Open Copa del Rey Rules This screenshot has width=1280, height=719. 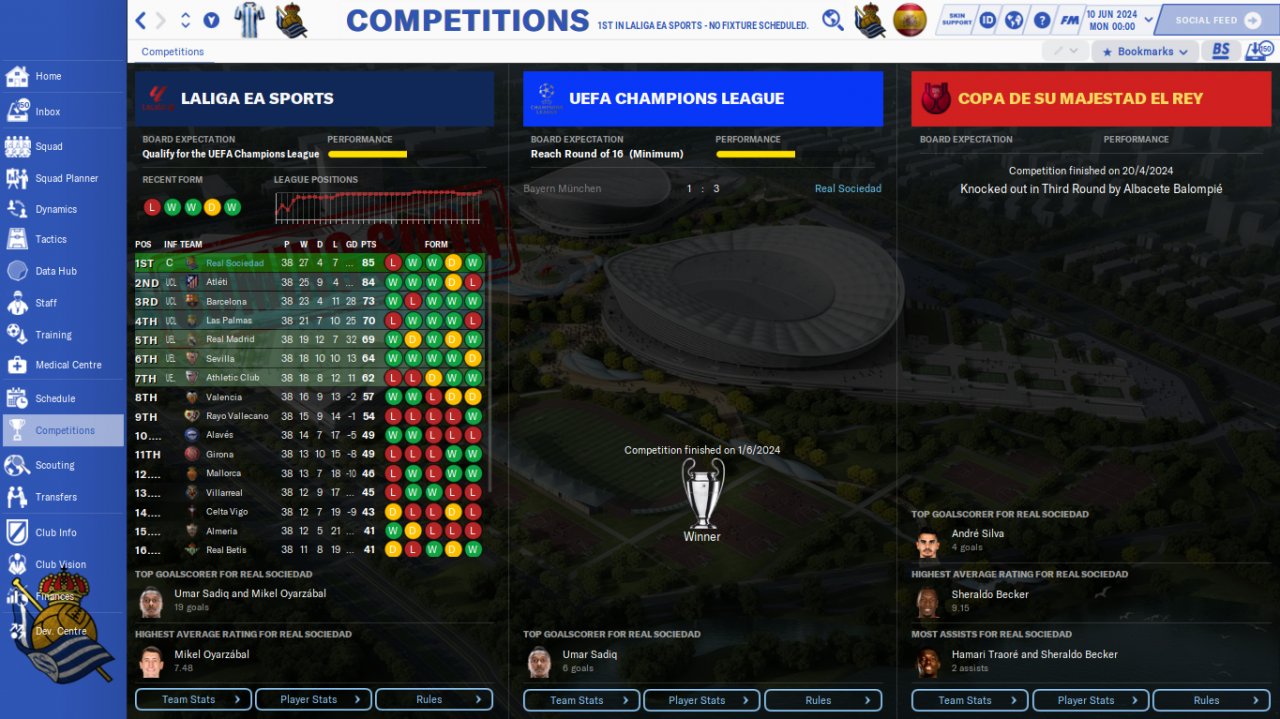pyautogui.click(x=1211, y=700)
